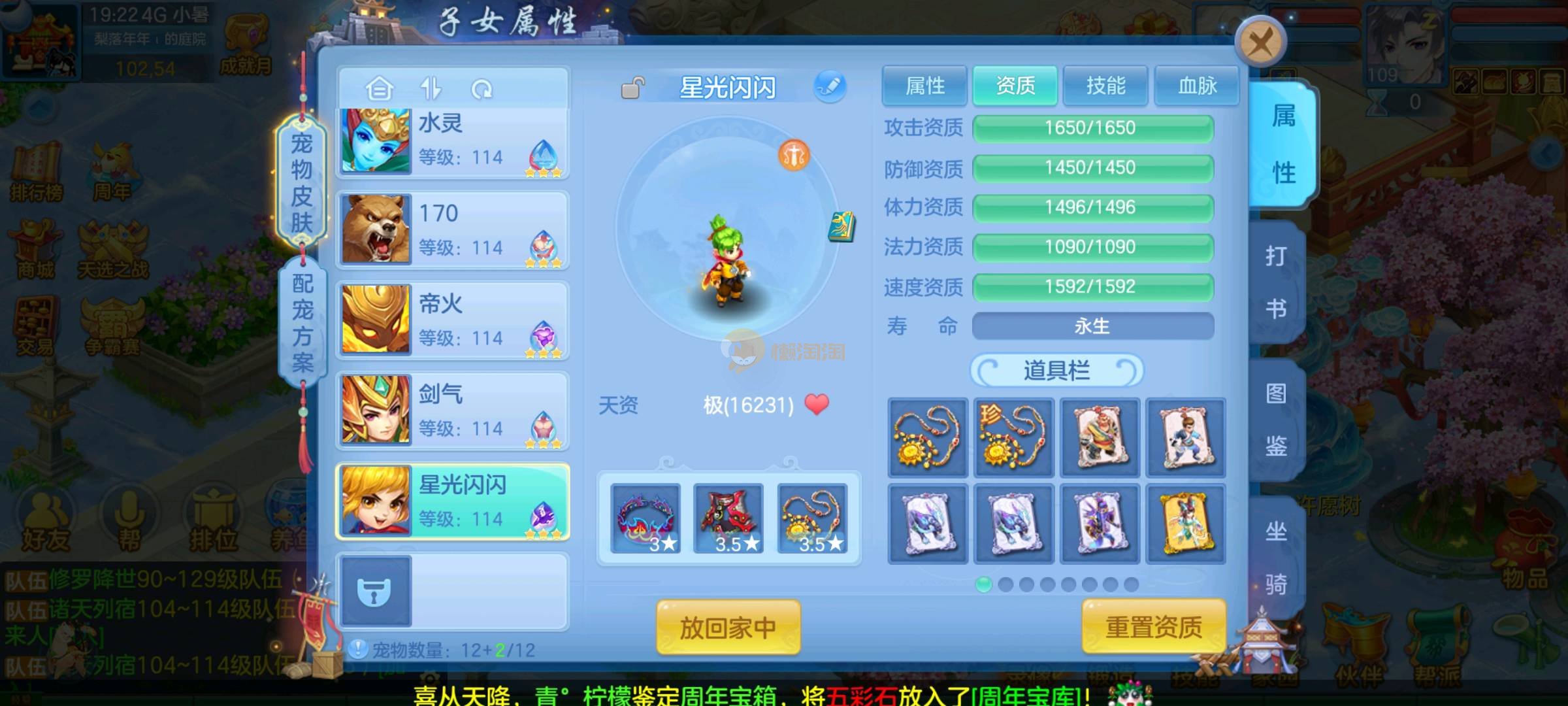Unlock the locked pet slot

(374, 592)
